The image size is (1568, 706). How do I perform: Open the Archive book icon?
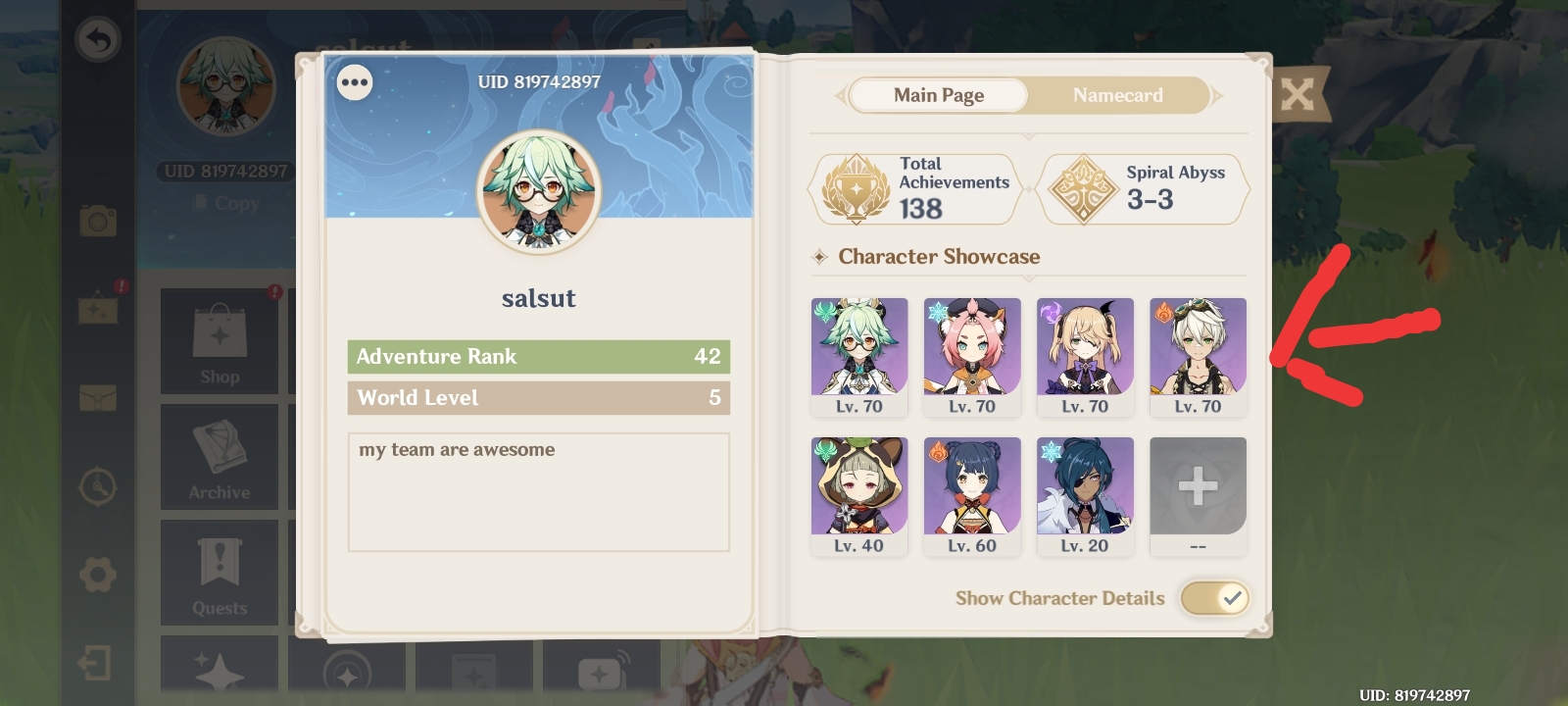219,457
